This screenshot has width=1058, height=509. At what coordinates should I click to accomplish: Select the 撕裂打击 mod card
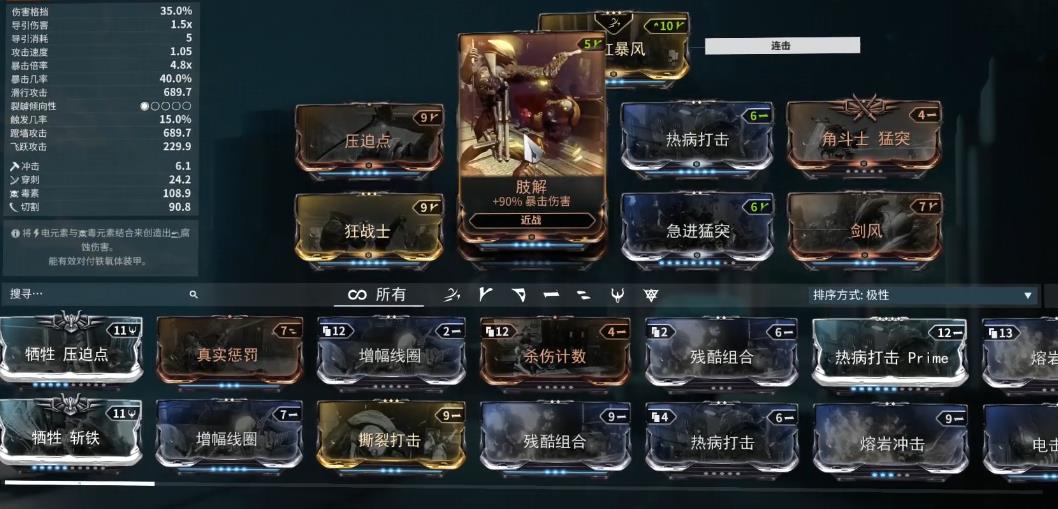[391, 438]
